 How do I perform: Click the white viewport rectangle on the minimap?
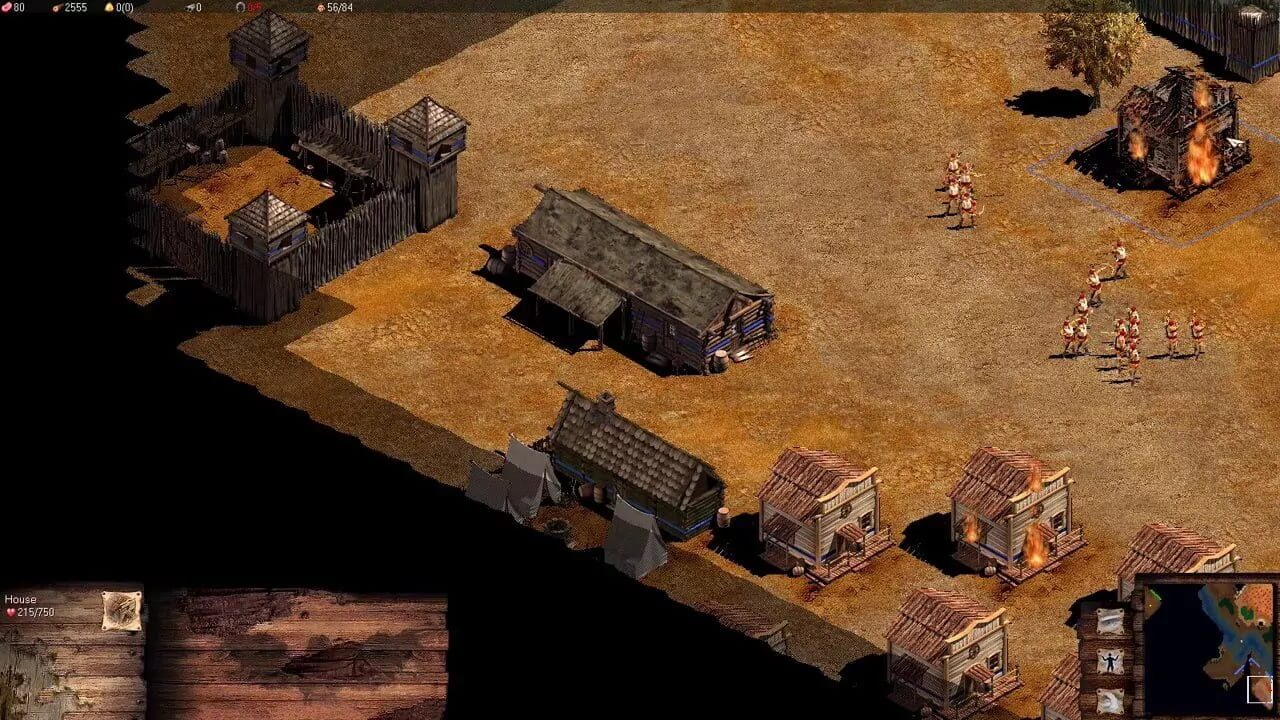(1259, 689)
